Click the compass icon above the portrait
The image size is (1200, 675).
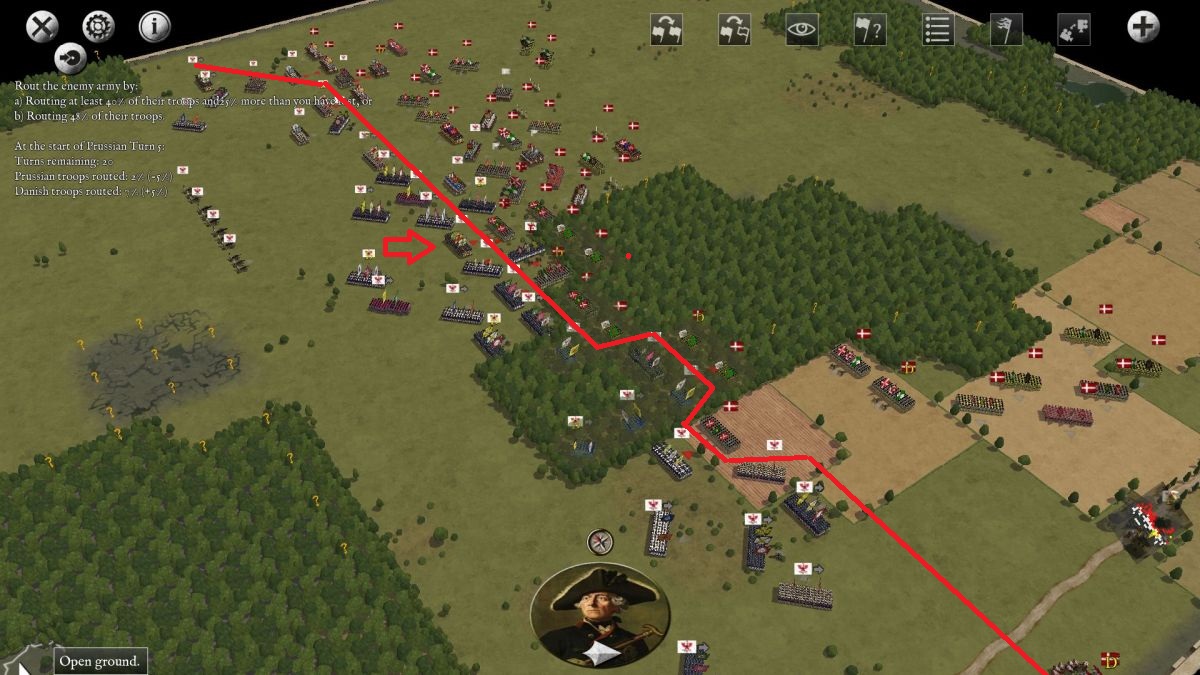tap(600, 542)
